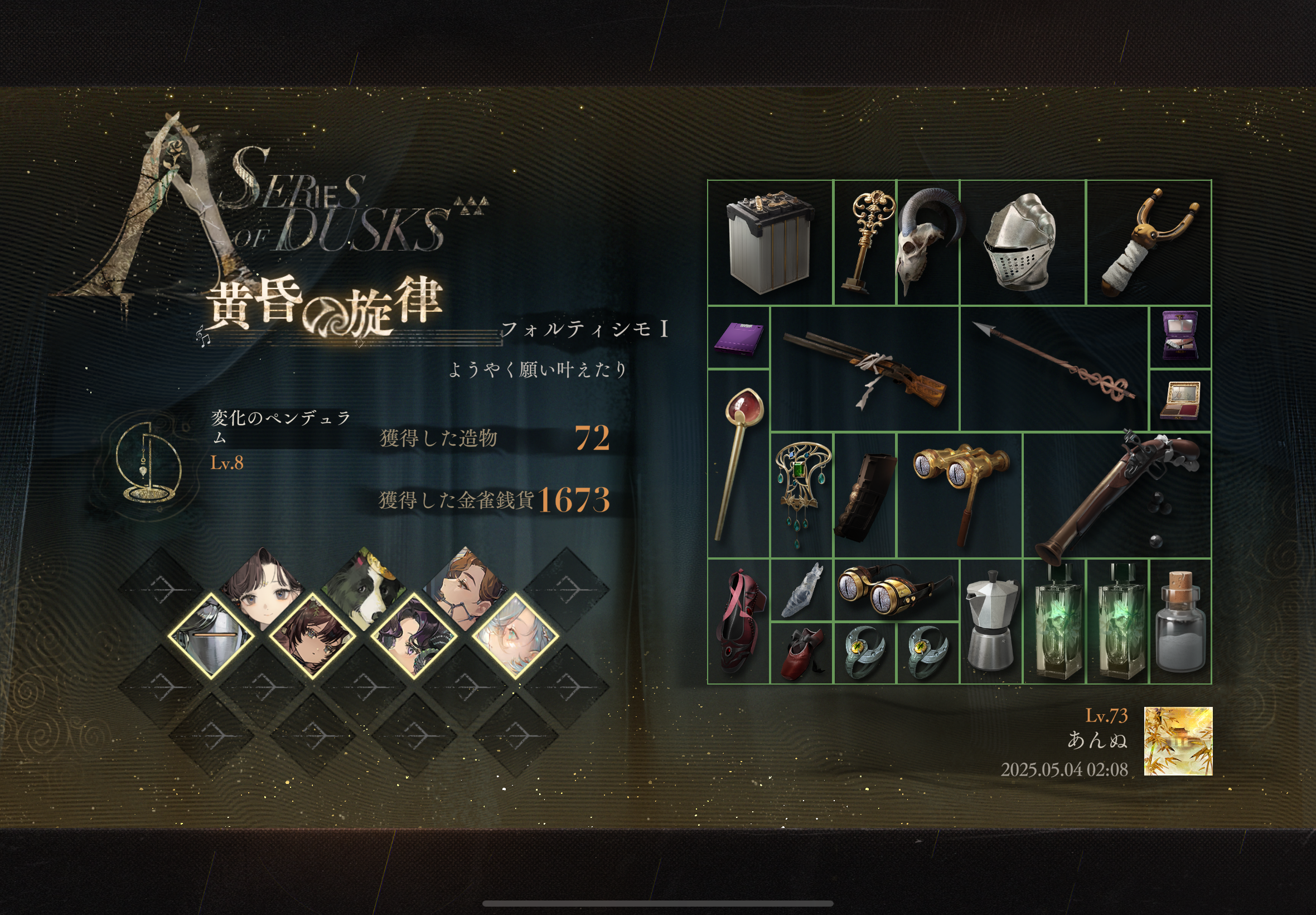Inspect the double-barrel shotgun item
The width and height of the screenshot is (1316, 915).
pyautogui.click(x=864, y=369)
